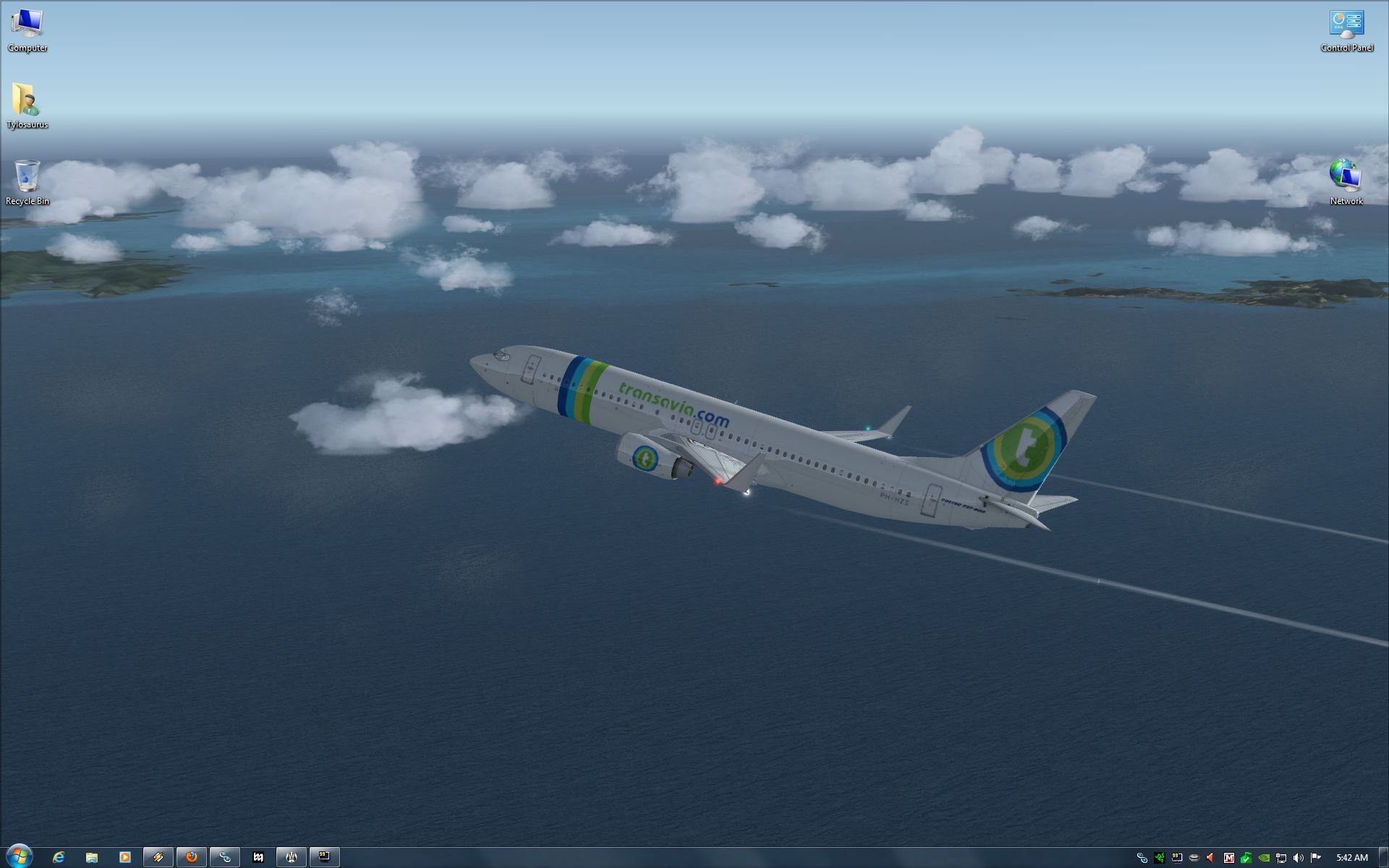Open the Razer tray icon
The width and height of the screenshot is (1389, 868).
[x=1160, y=858]
